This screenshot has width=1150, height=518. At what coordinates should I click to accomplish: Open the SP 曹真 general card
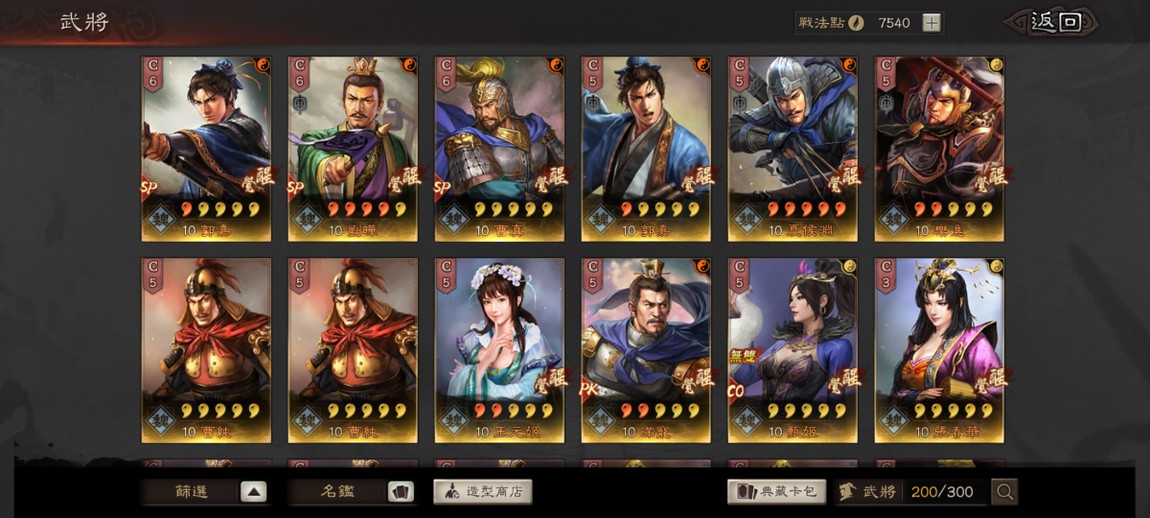coord(499,148)
